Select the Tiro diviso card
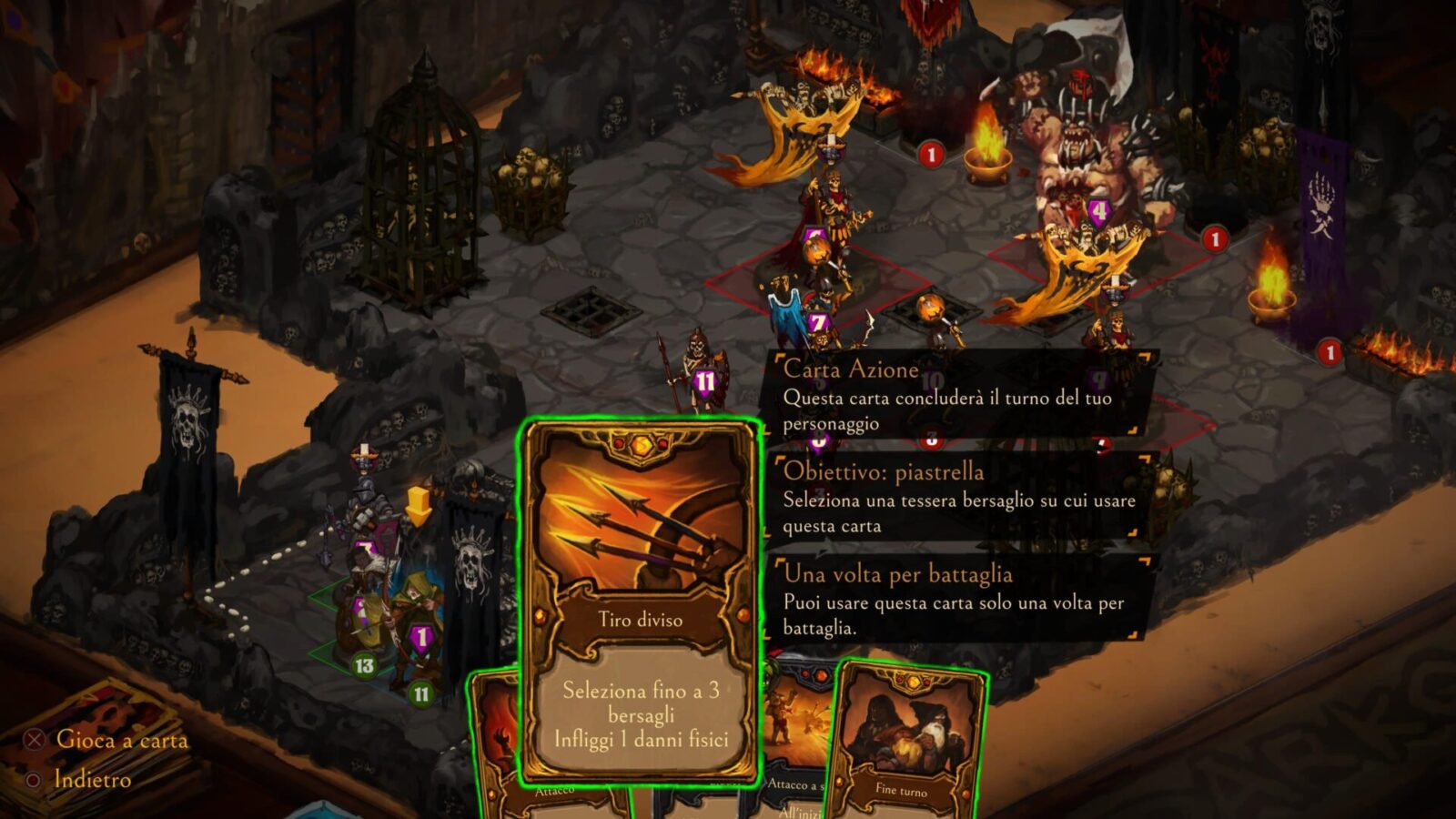Screen dimensions: 1456x819 click(640, 601)
